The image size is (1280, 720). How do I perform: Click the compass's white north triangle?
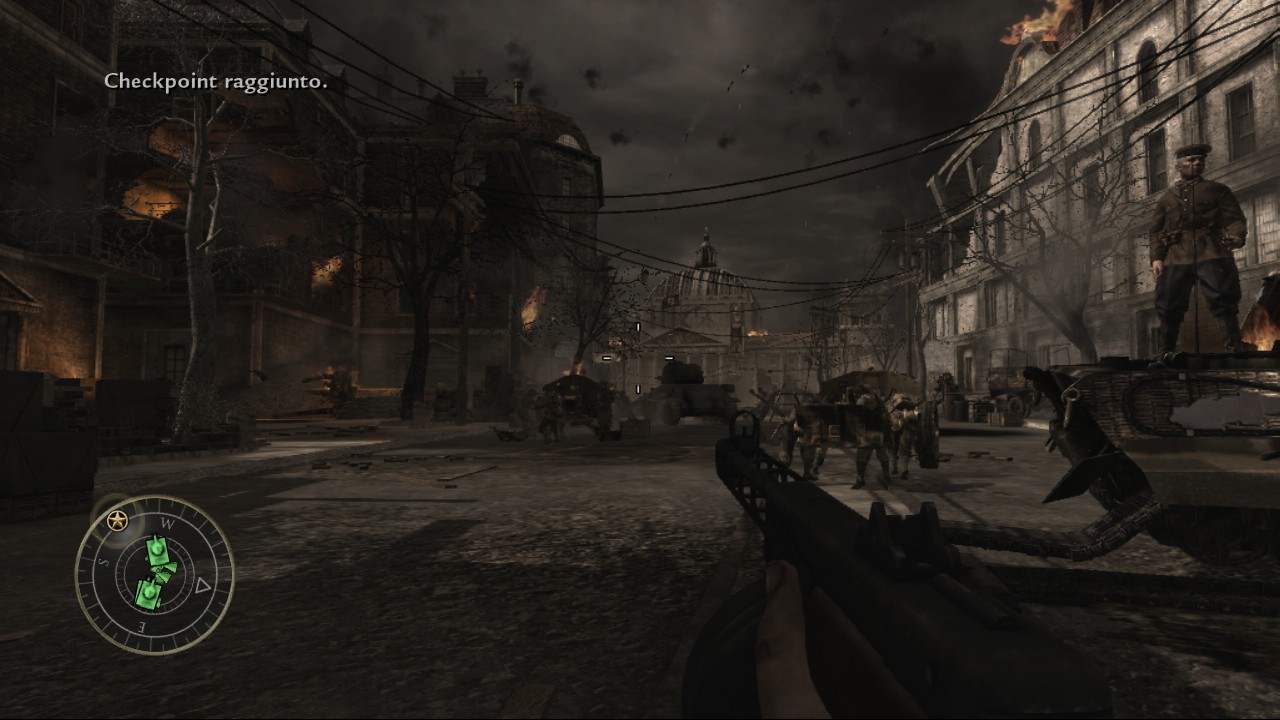pyautogui.click(x=203, y=586)
